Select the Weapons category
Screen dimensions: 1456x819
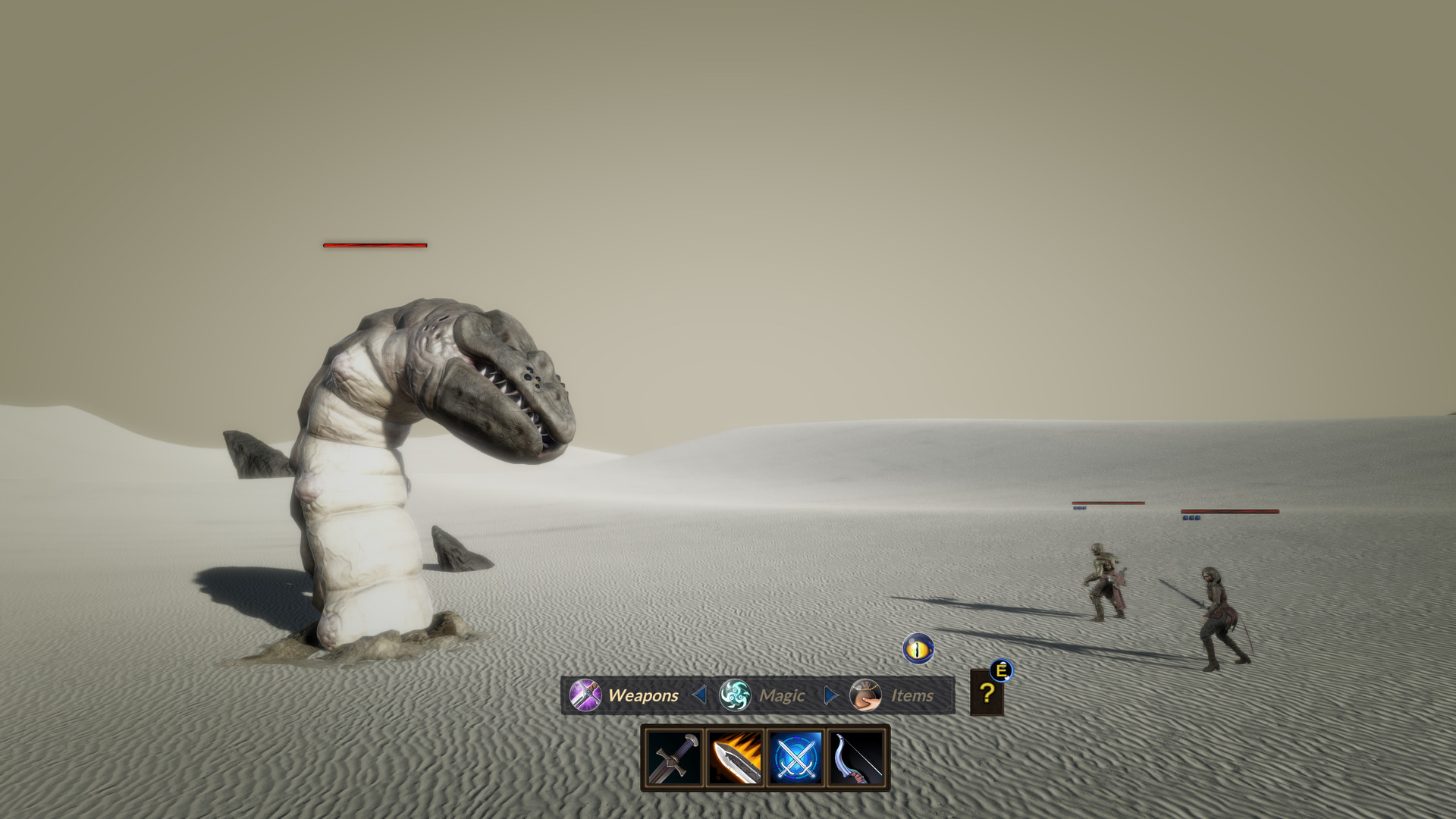[626, 695]
